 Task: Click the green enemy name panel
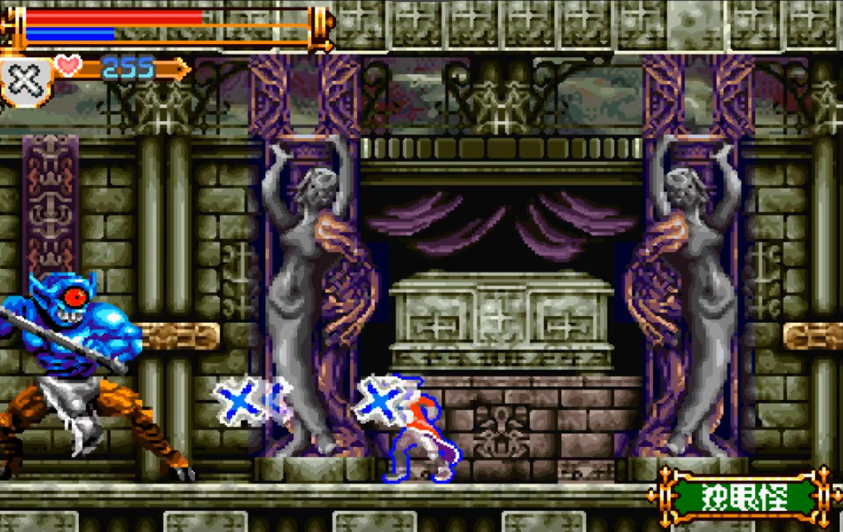744,496
